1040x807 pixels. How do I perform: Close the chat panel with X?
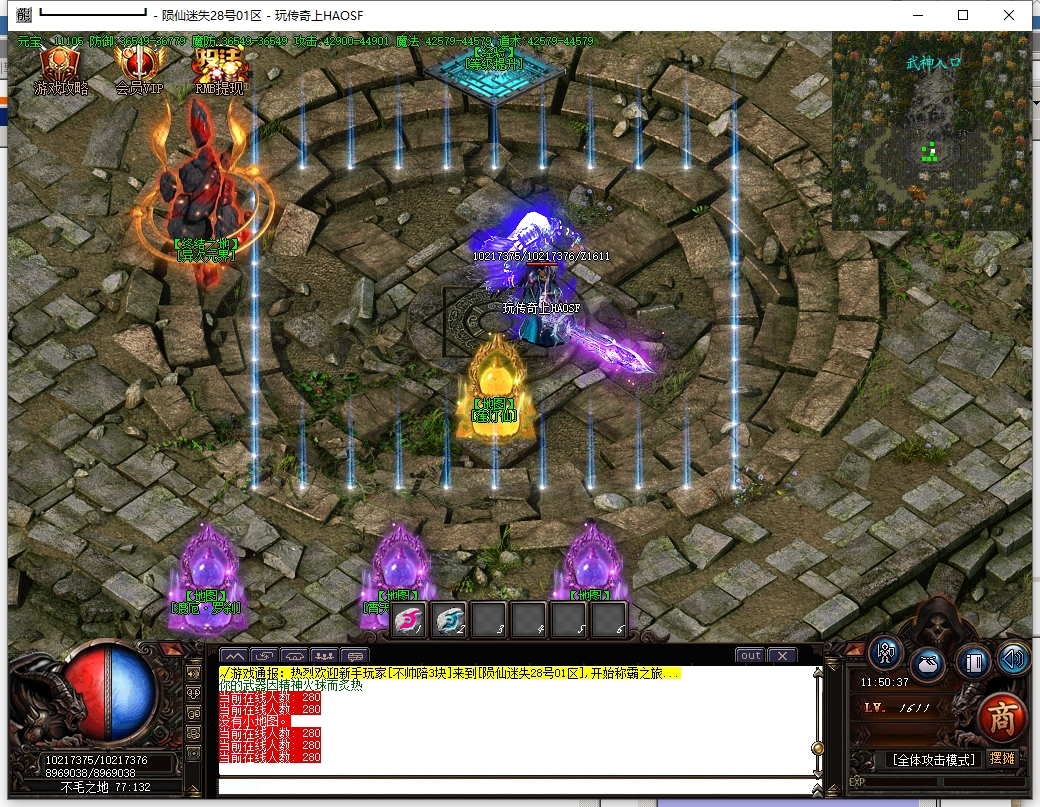pos(781,656)
